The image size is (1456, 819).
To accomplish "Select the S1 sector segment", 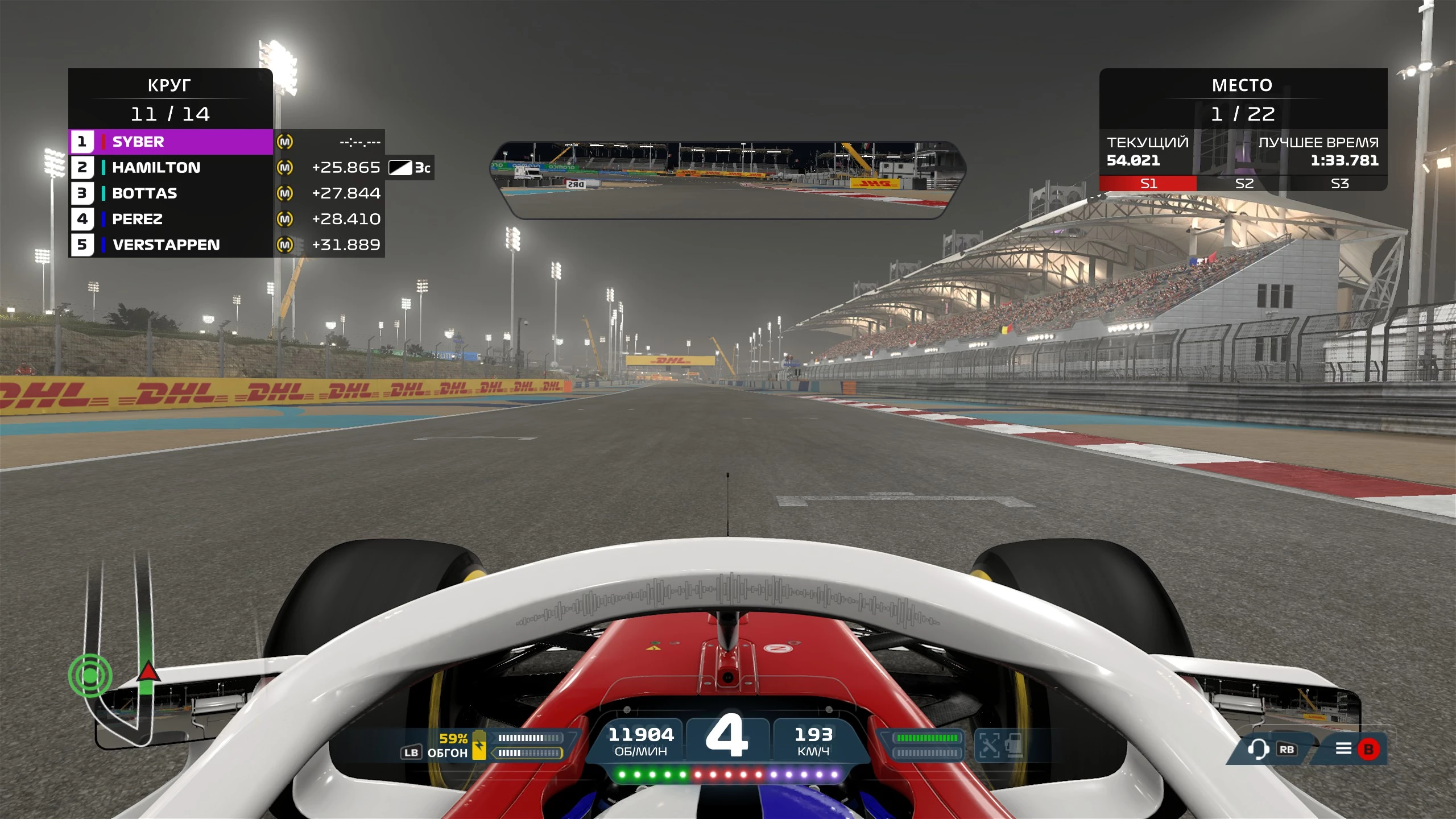I will point(1148,184).
